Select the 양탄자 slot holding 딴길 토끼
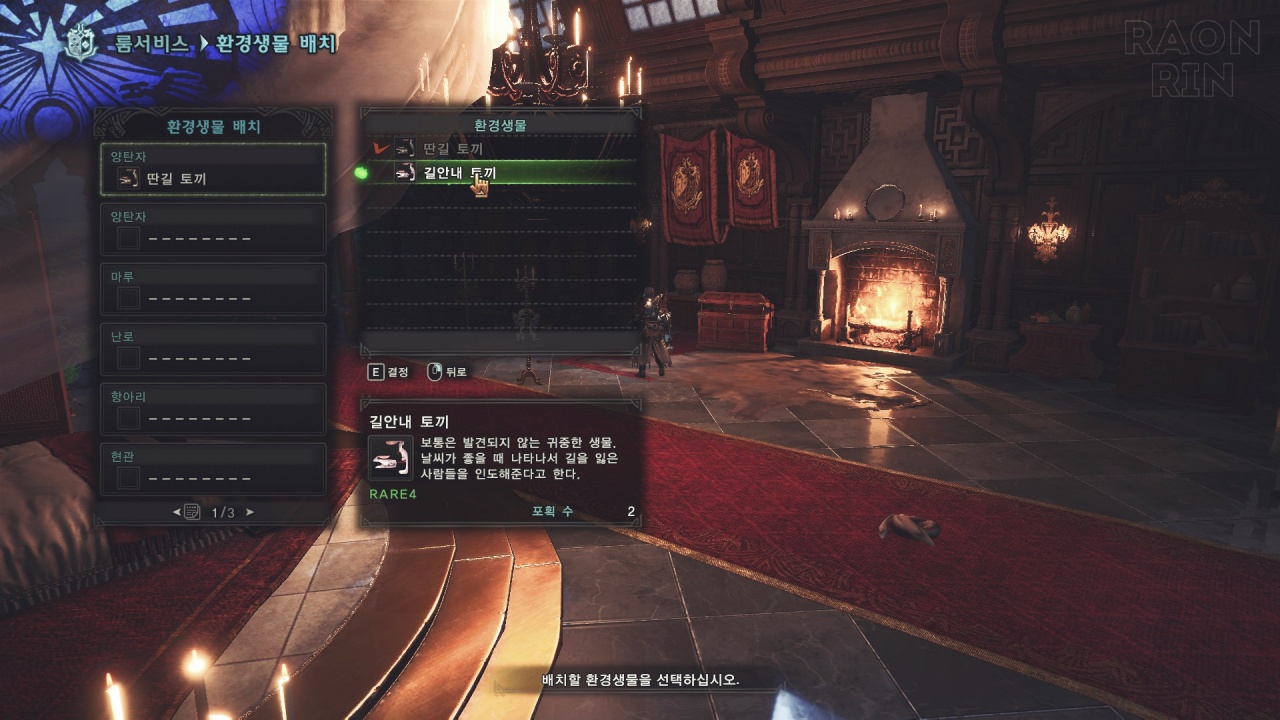This screenshot has width=1280, height=720. coord(213,169)
